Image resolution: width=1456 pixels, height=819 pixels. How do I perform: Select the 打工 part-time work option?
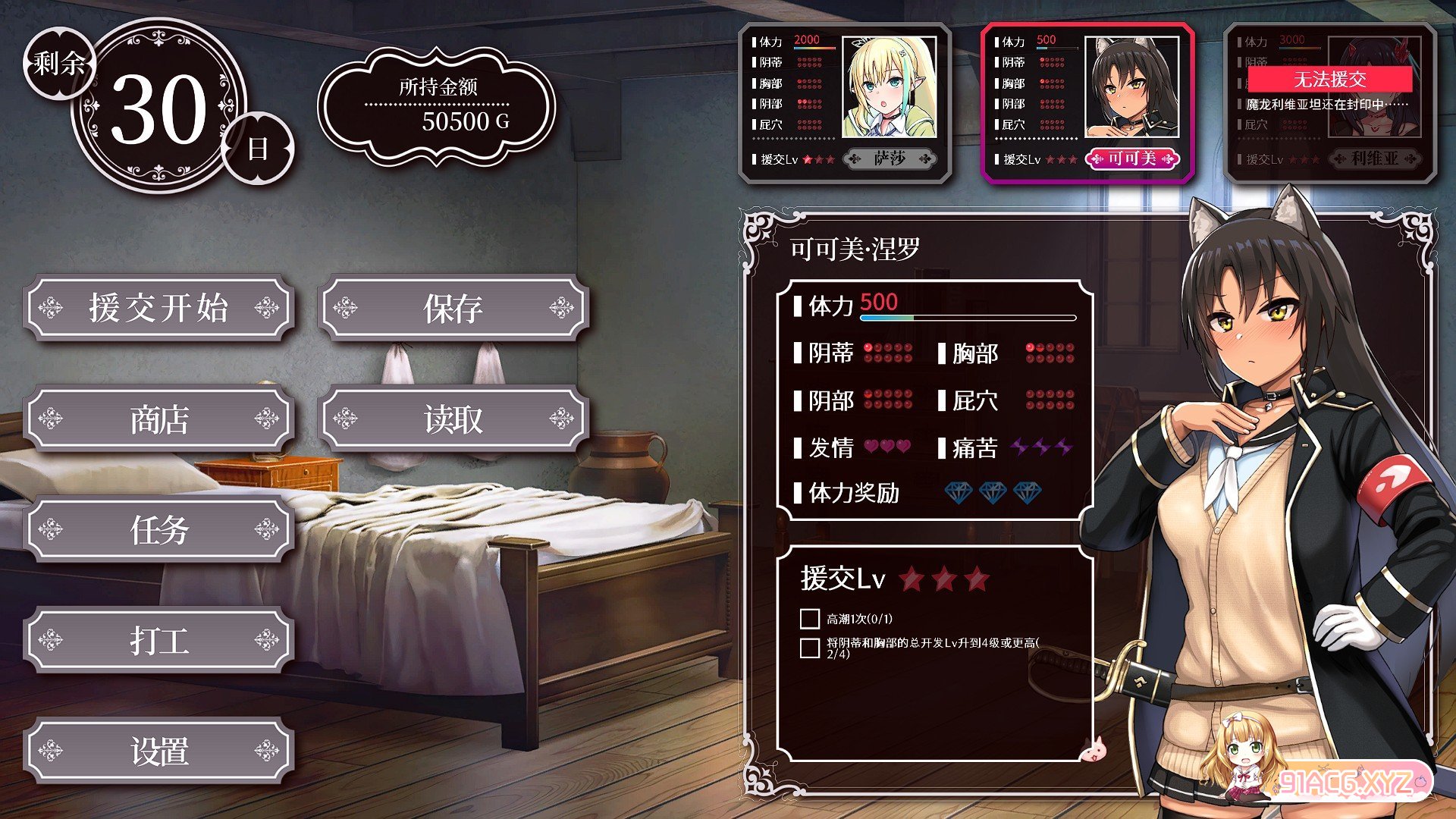click(158, 641)
